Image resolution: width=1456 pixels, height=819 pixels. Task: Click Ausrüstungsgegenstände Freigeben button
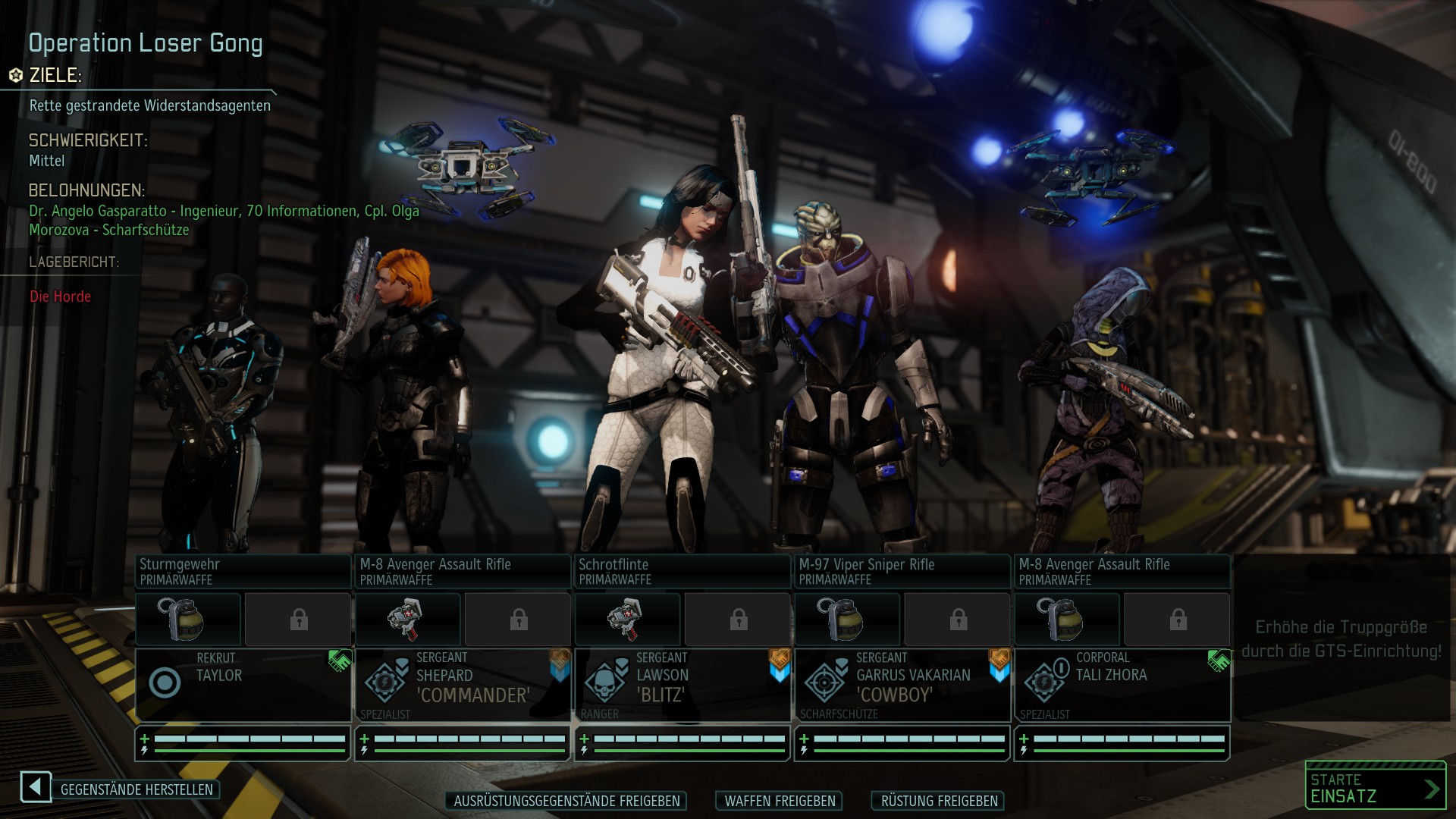[x=566, y=801]
